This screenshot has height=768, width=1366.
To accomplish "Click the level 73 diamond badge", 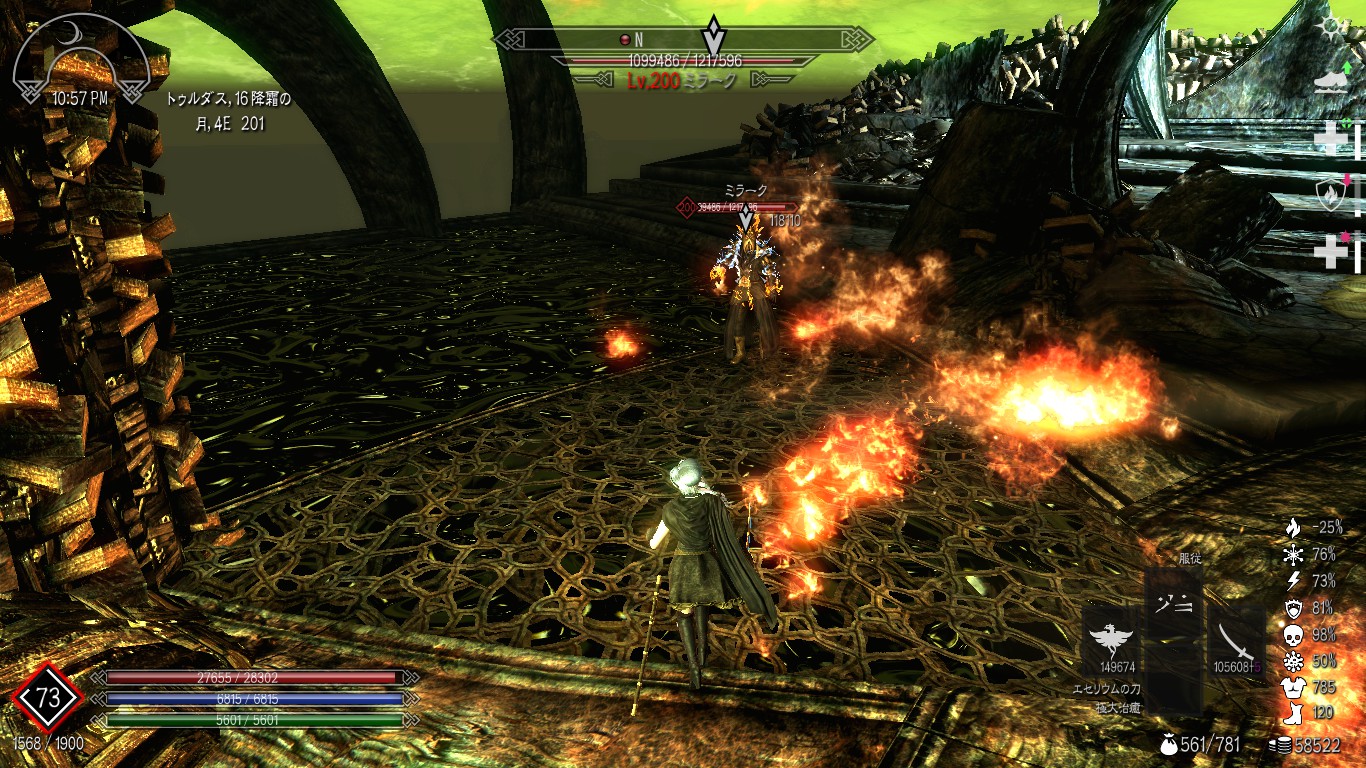I will point(48,698).
